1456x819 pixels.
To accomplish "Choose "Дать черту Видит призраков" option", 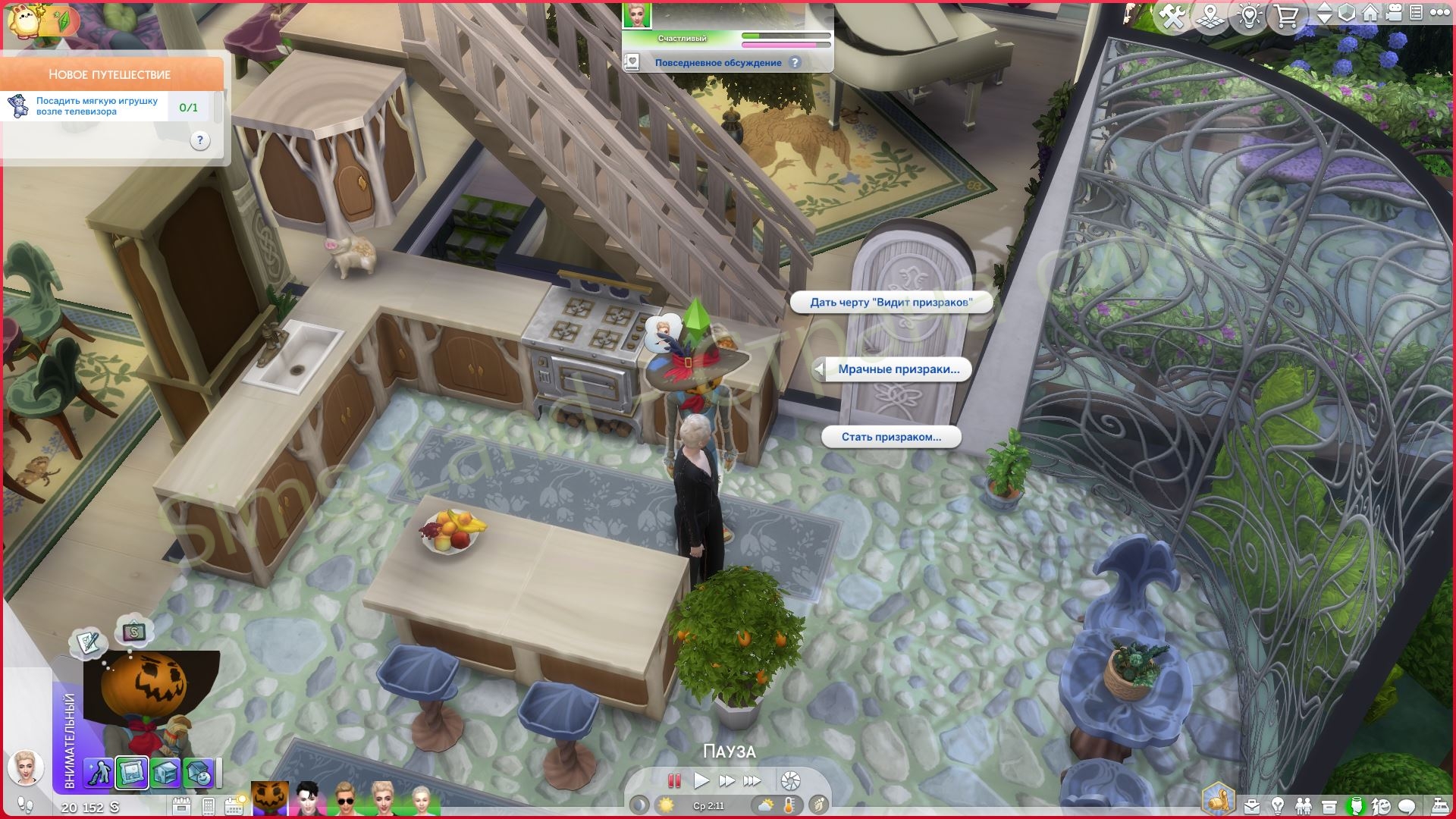I will click(891, 303).
